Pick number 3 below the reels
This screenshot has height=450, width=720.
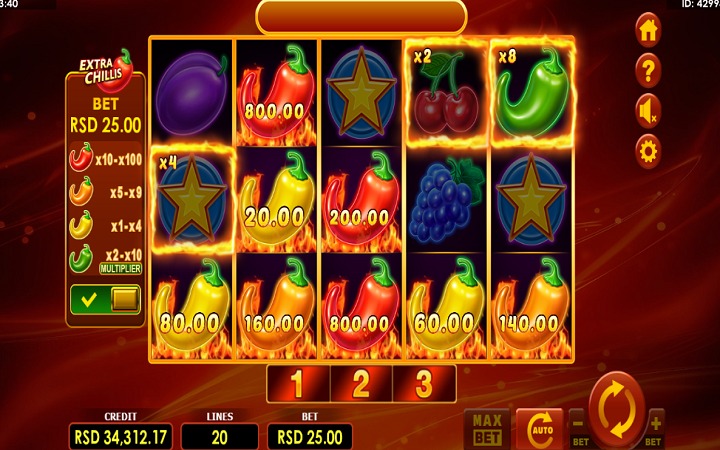[x=424, y=383]
